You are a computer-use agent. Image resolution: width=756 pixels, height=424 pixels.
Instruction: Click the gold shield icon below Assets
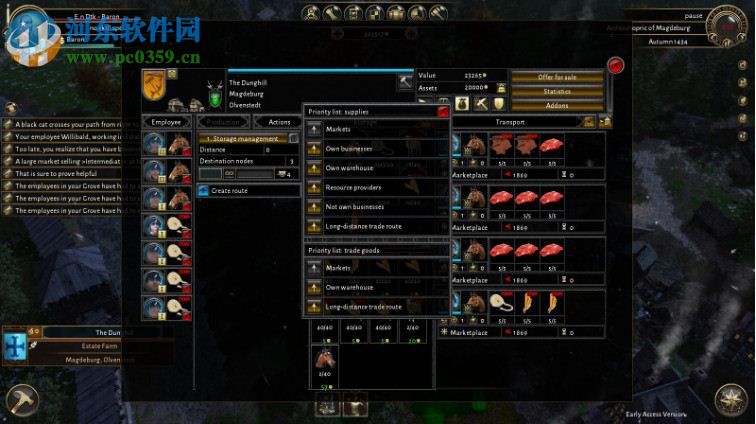pyautogui.click(x=497, y=103)
